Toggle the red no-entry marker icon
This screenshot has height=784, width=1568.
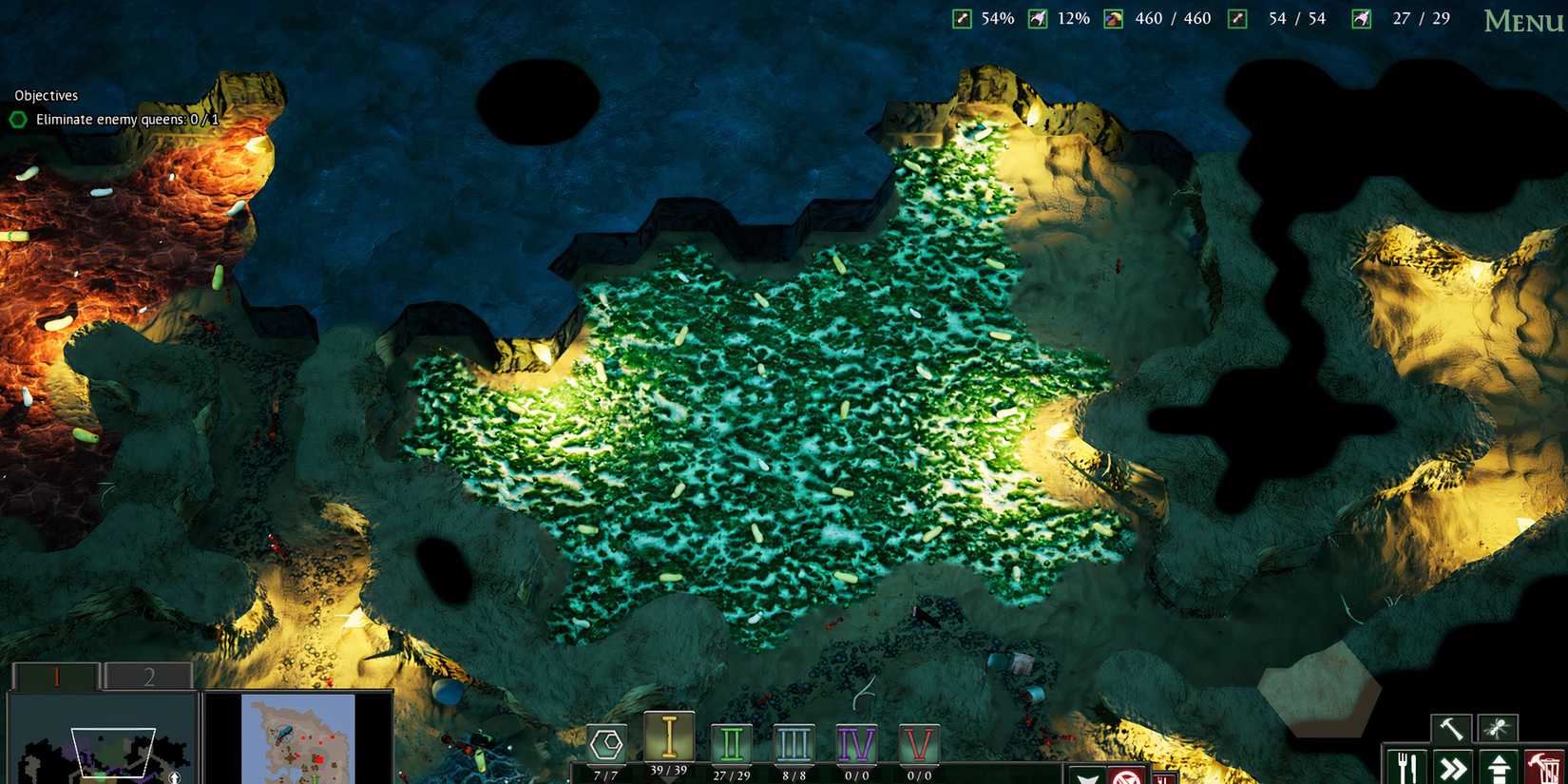(x=1126, y=777)
